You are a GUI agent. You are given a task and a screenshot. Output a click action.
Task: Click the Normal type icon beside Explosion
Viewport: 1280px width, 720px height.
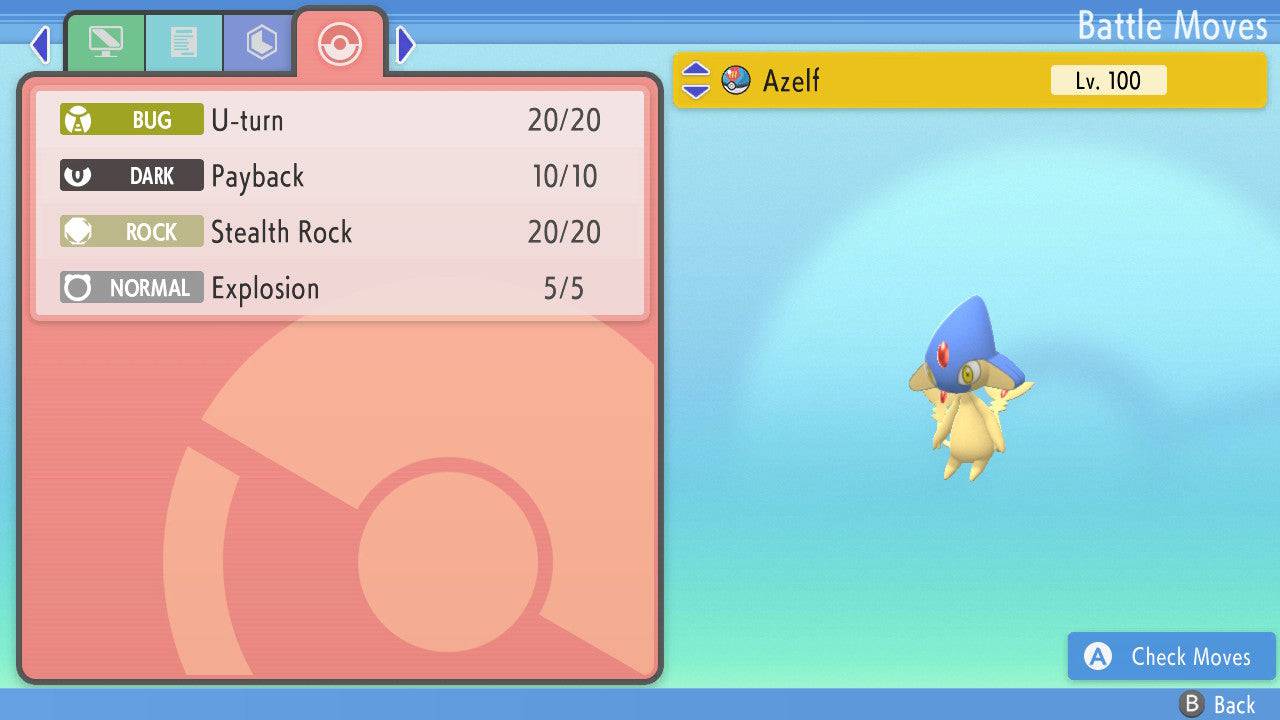pyautogui.click(x=78, y=287)
